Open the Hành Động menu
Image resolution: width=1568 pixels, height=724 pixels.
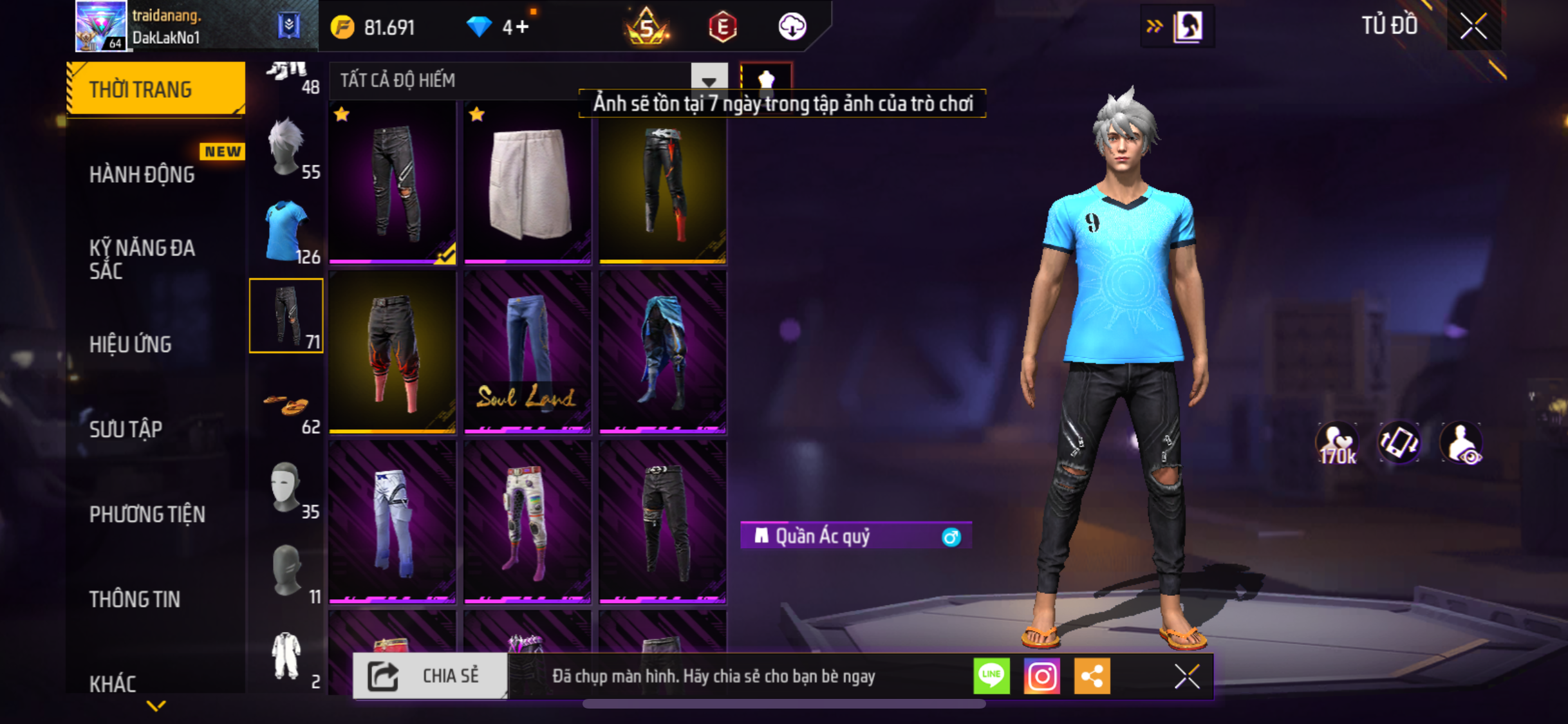[142, 174]
